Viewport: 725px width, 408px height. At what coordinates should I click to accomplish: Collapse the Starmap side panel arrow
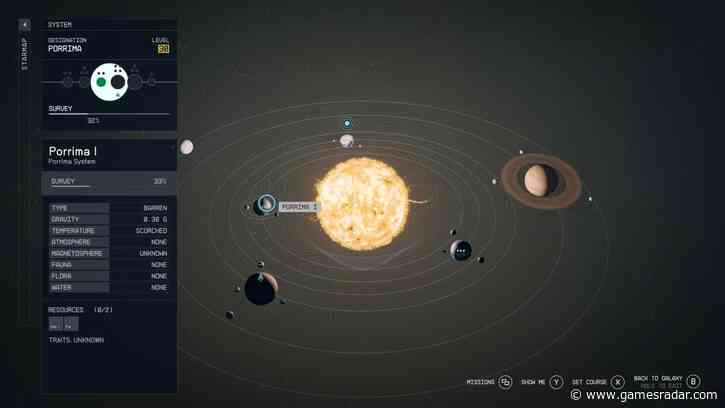[25, 24]
